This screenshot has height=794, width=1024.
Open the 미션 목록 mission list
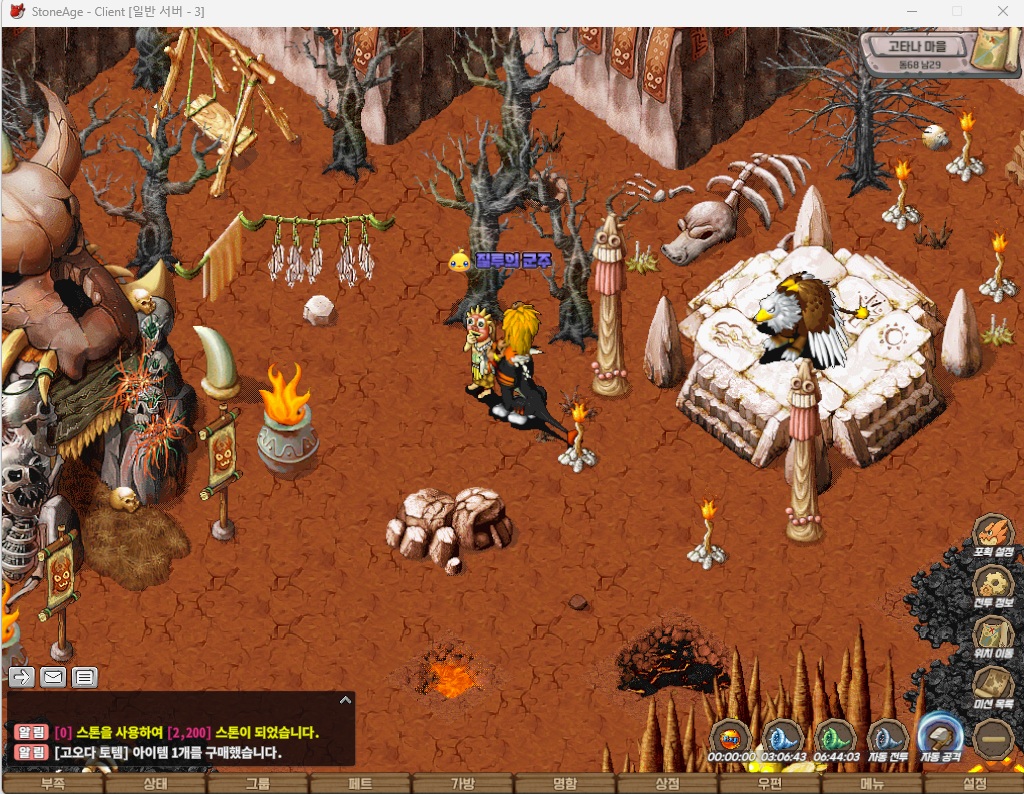click(993, 686)
